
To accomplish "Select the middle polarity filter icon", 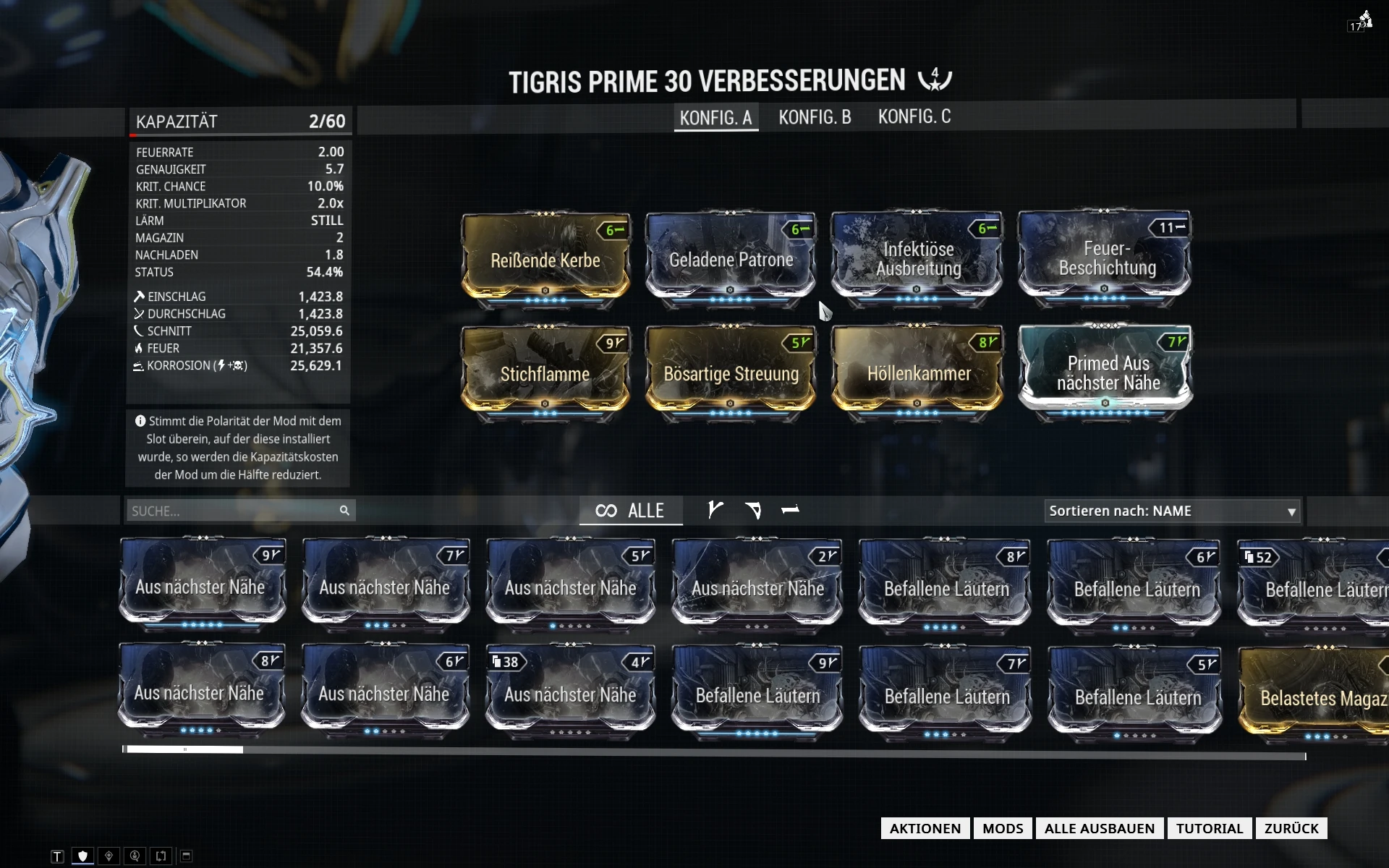I will [x=754, y=510].
